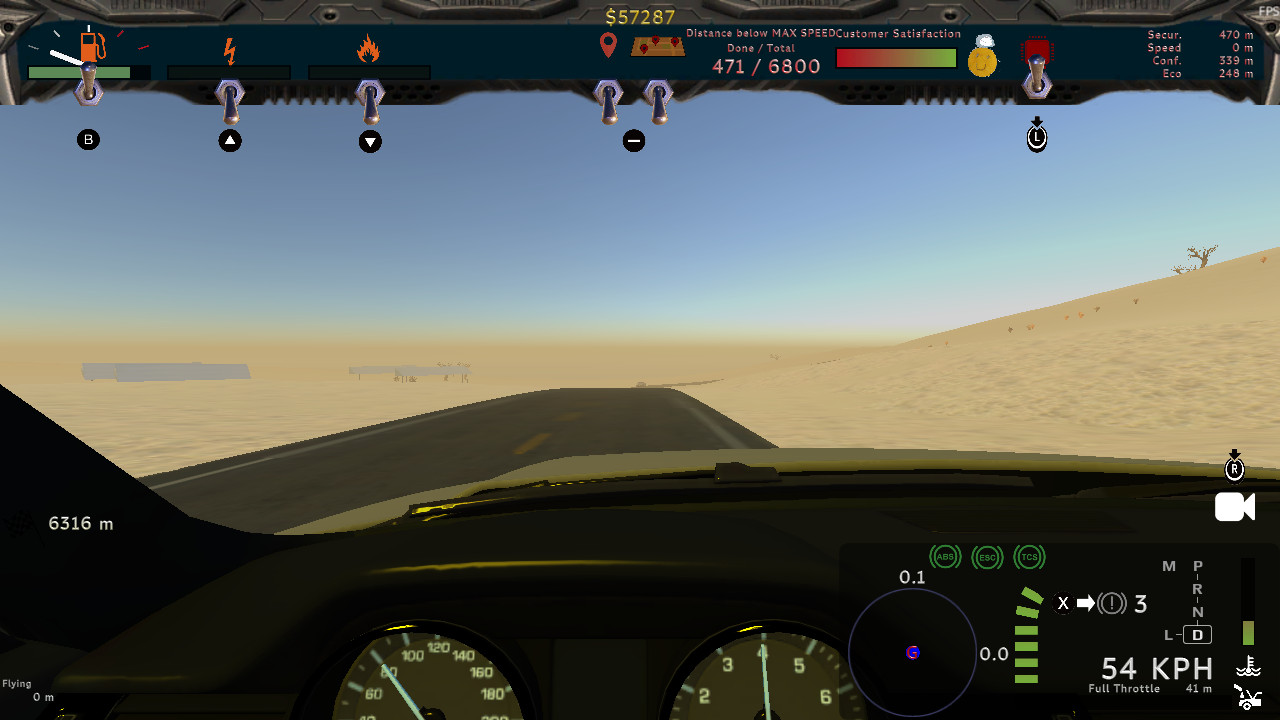
Task: Click the down-arrow toggle marker
Action: [370, 142]
